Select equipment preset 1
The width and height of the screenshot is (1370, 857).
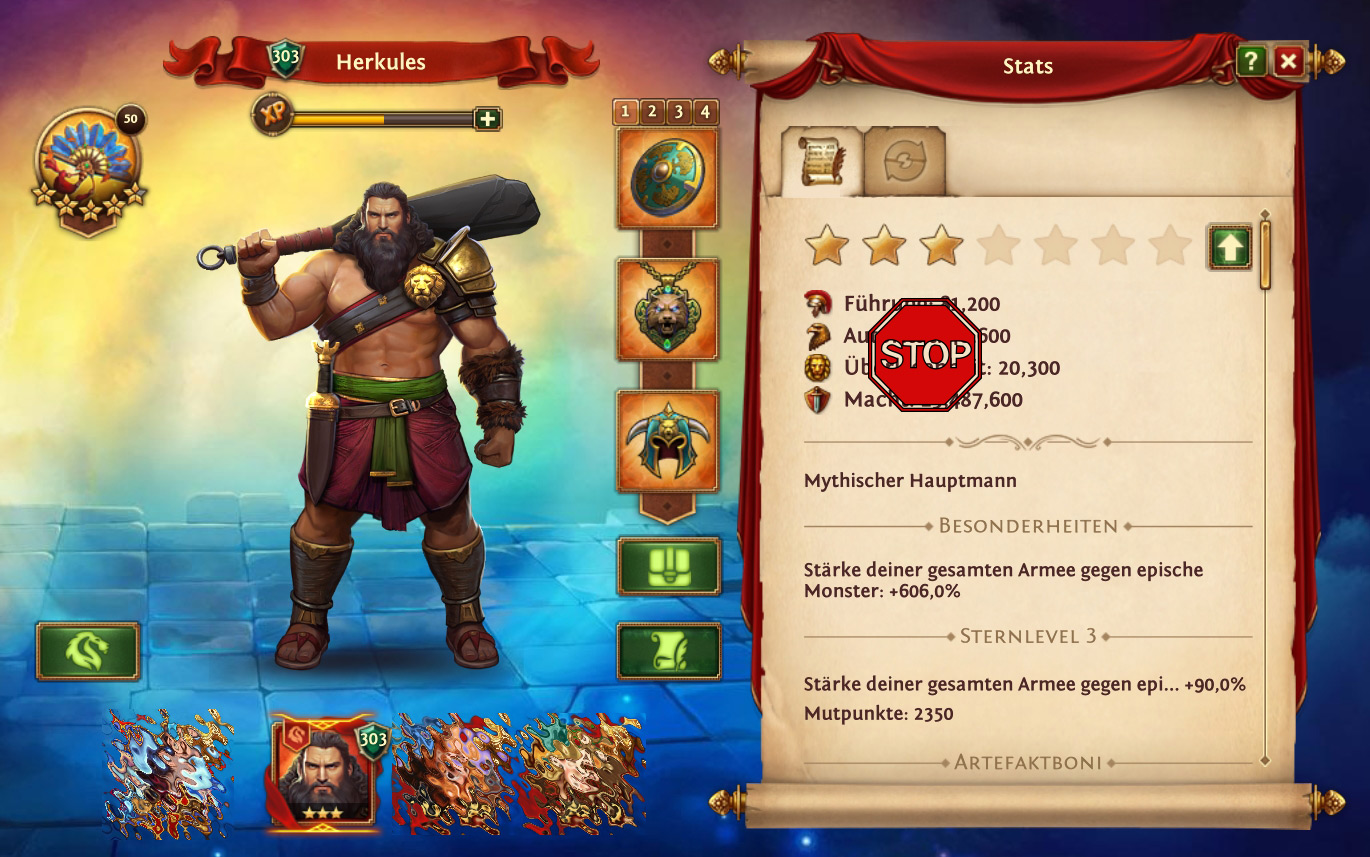[x=626, y=111]
